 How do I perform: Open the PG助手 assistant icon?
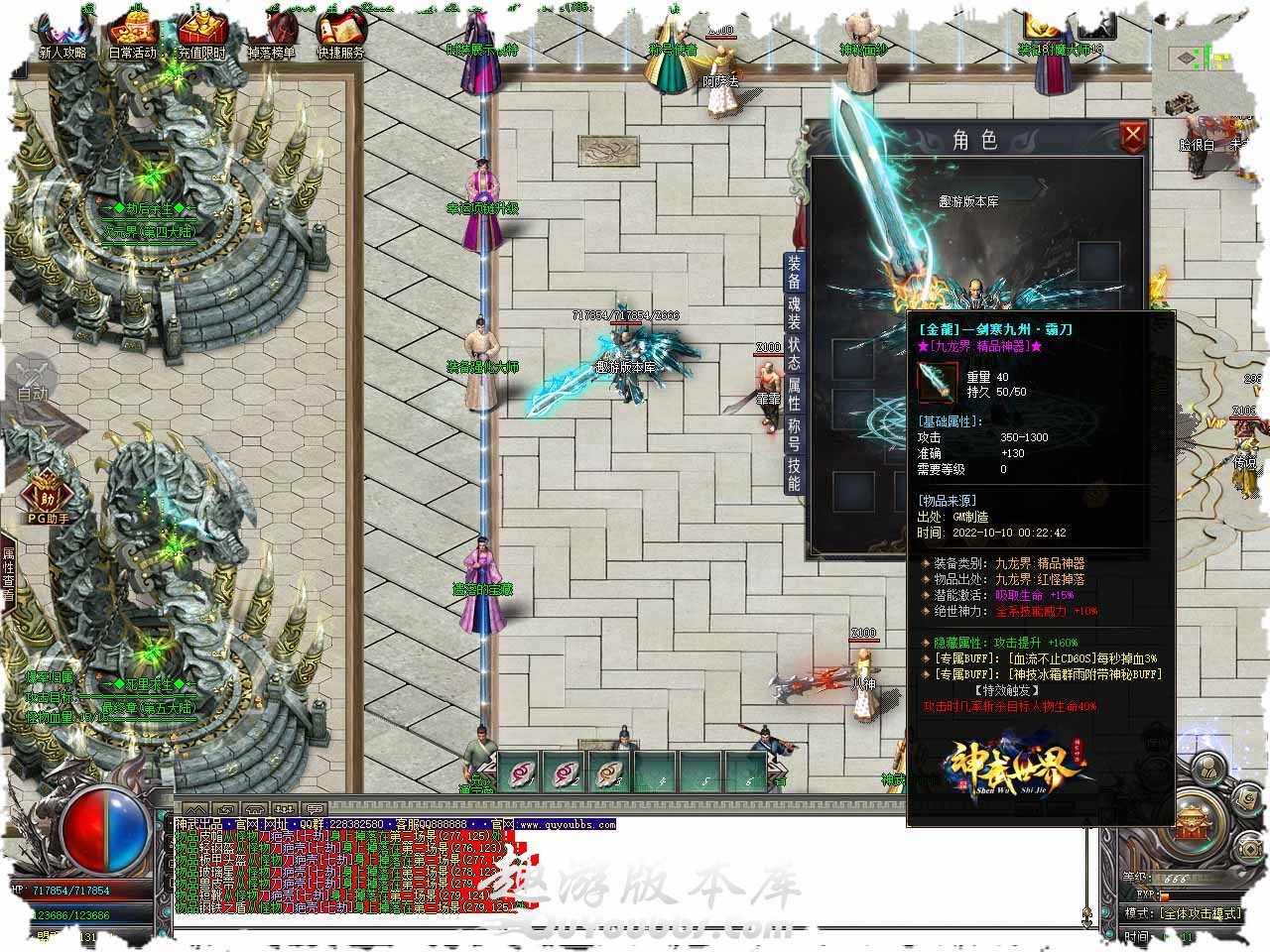[48, 497]
